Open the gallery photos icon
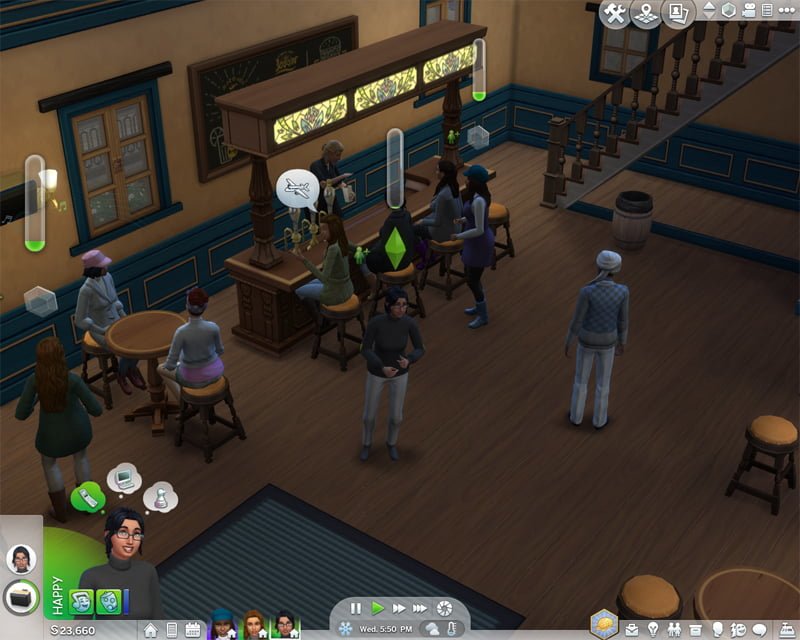This screenshot has width=800, height=640. [679, 13]
